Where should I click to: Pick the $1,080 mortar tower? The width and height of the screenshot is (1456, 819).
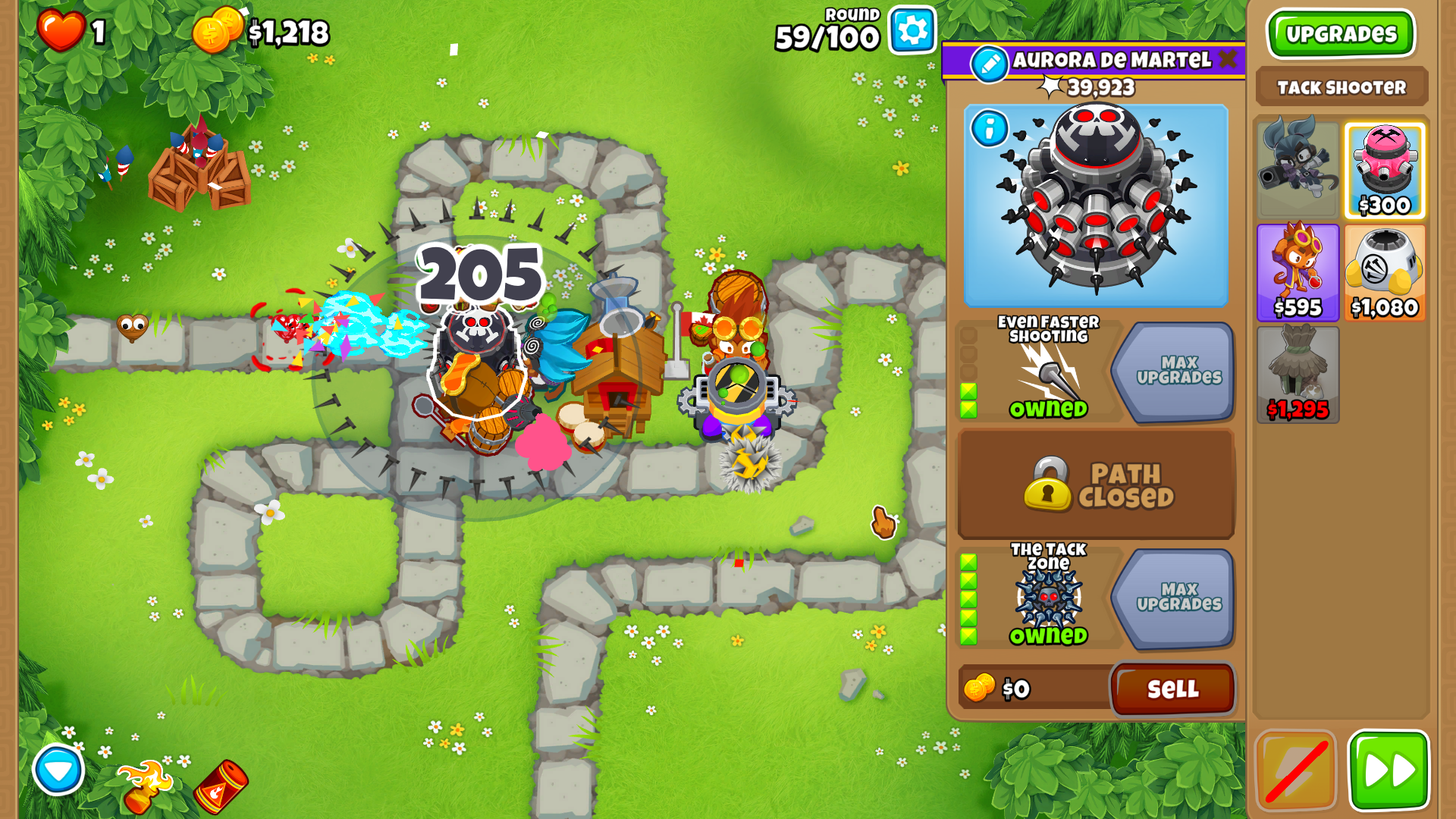point(1384,271)
